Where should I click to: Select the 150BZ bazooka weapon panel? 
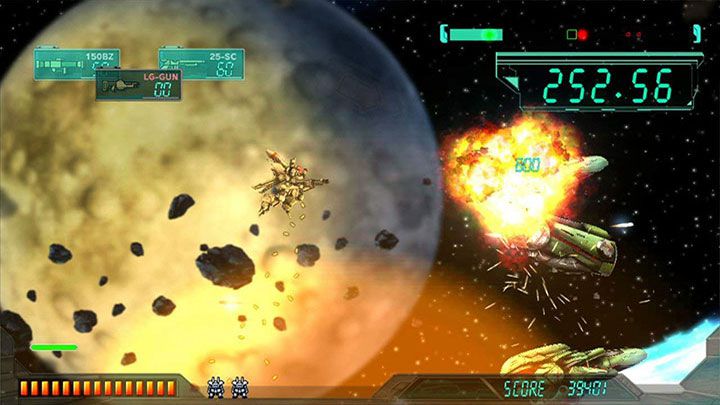tap(70, 63)
